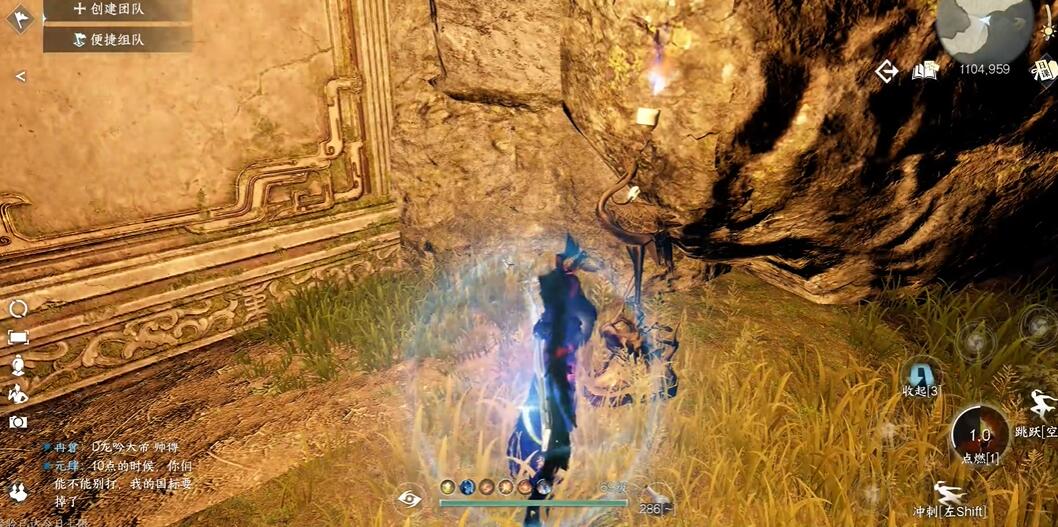Click the exit arrow icon near minimap
The width and height of the screenshot is (1058, 527).
pos(886,70)
